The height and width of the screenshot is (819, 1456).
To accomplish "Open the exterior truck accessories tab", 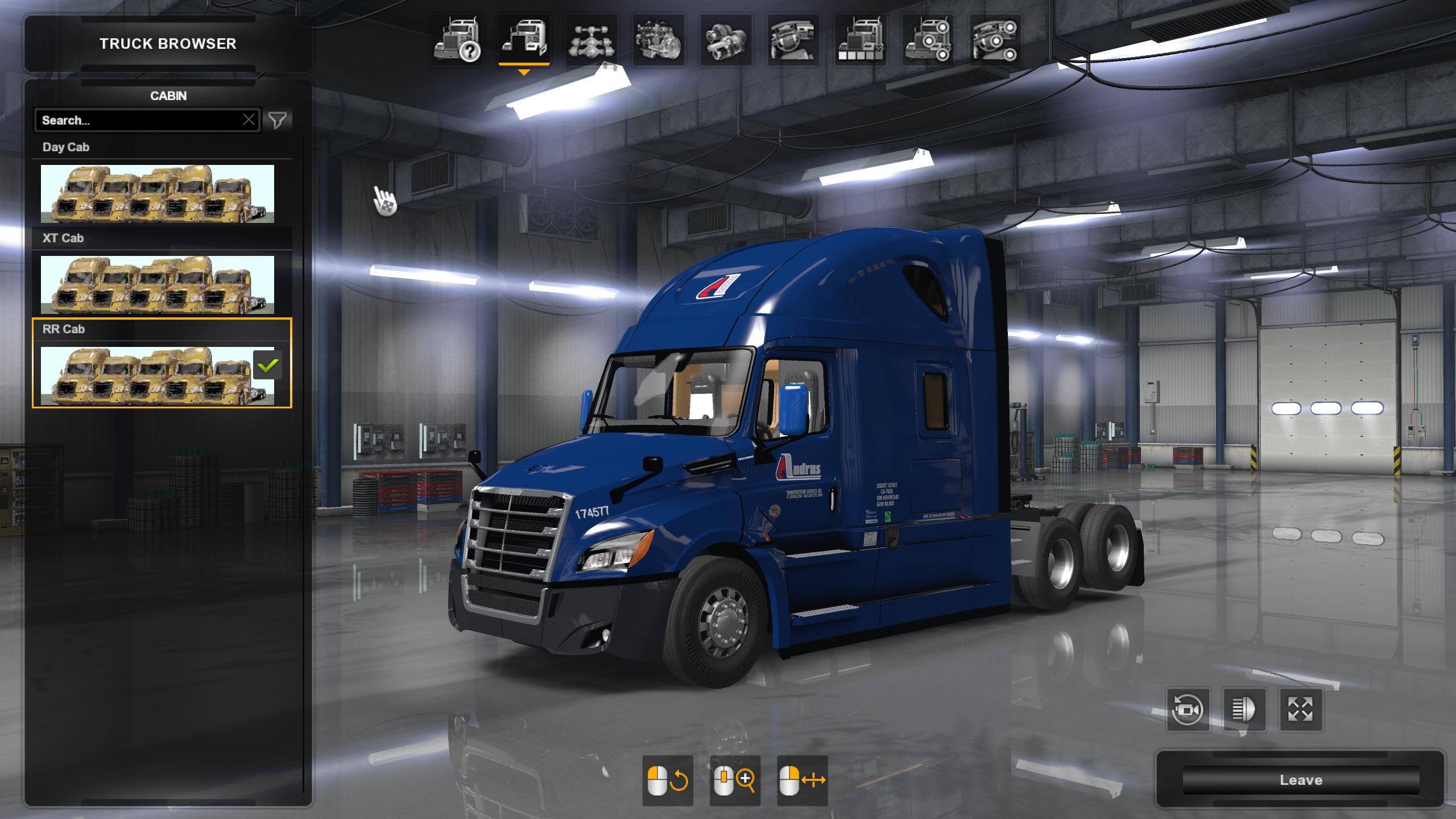I will [928, 40].
